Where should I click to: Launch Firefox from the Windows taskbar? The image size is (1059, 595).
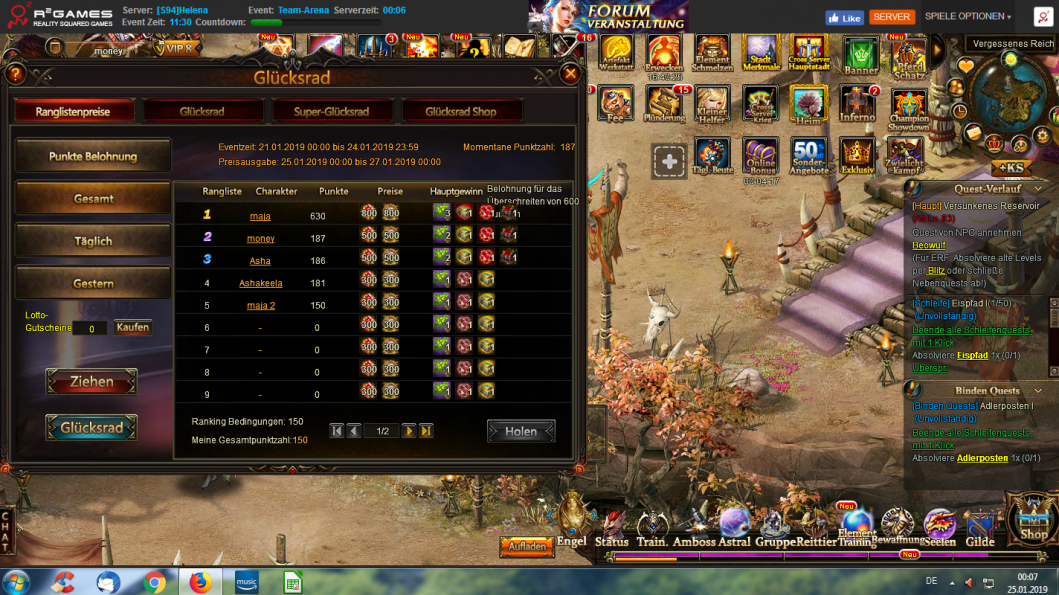200,581
